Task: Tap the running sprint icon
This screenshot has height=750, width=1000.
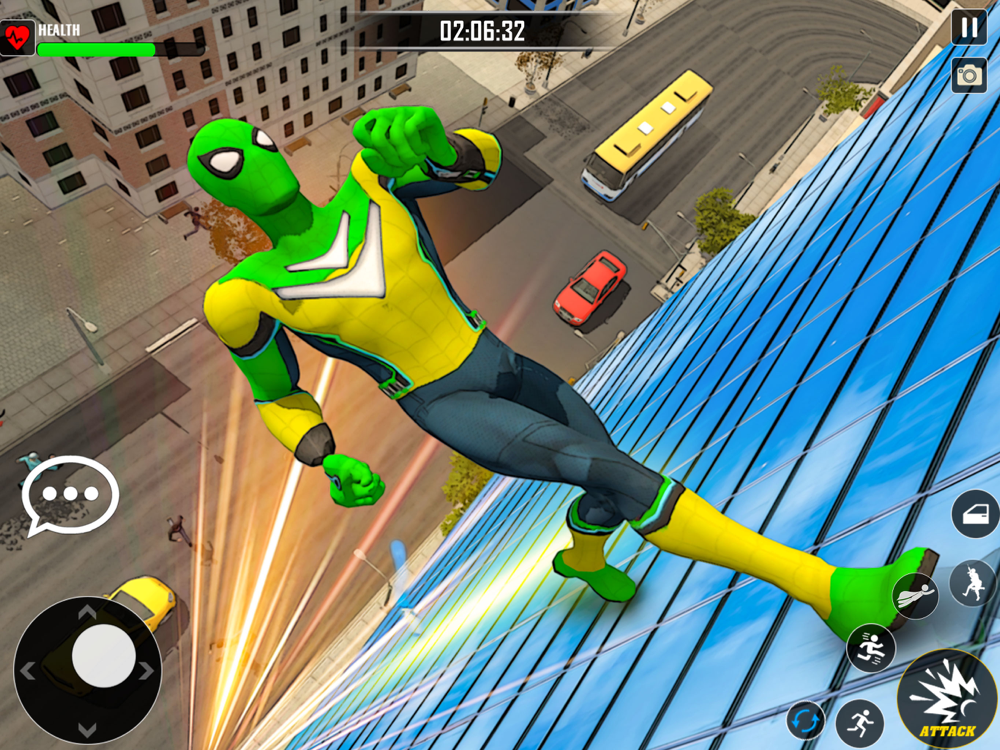Action: [859, 722]
